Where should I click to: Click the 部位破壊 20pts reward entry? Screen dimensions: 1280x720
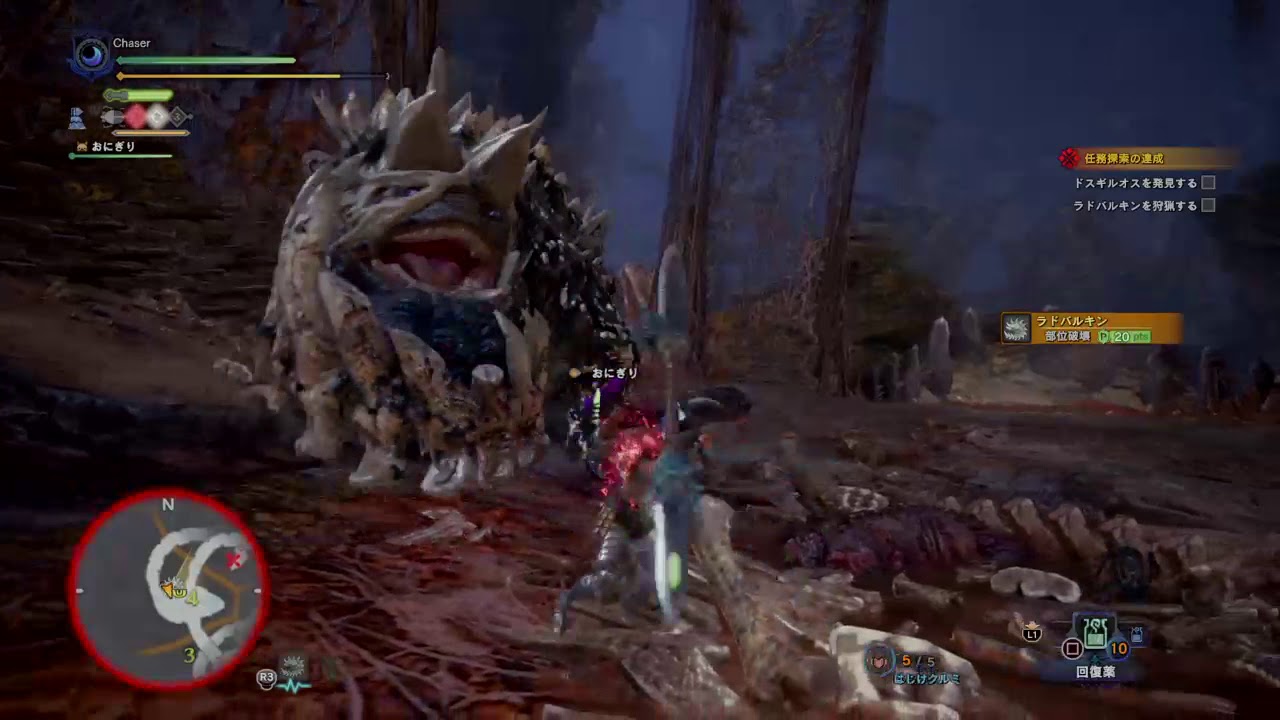click(1095, 337)
